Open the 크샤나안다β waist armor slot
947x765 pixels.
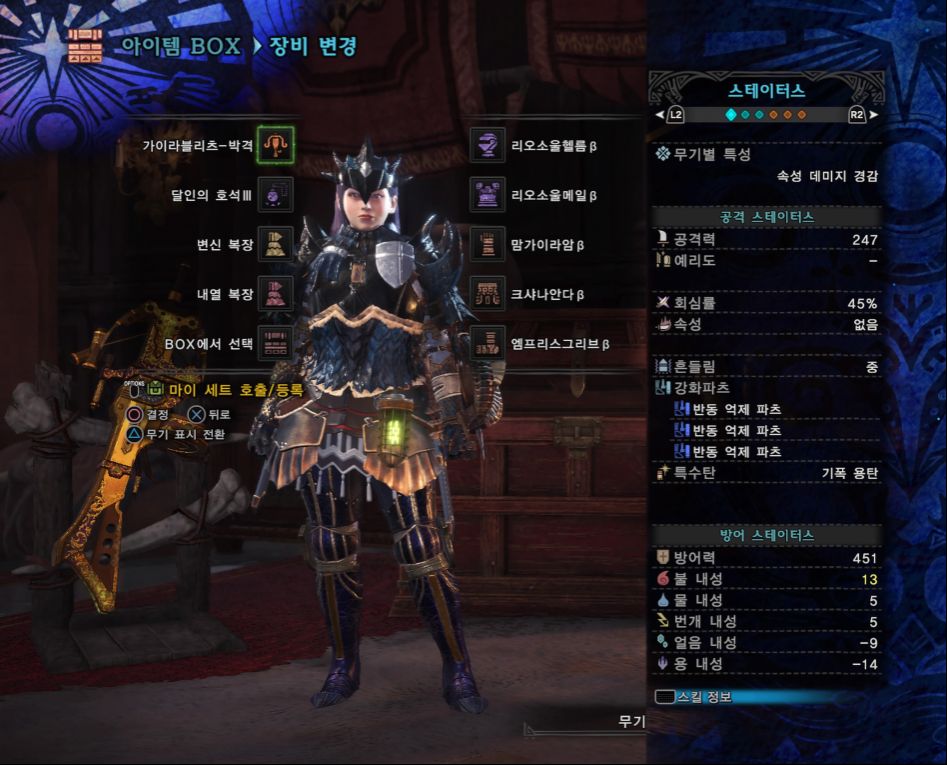click(x=487, y=294)
